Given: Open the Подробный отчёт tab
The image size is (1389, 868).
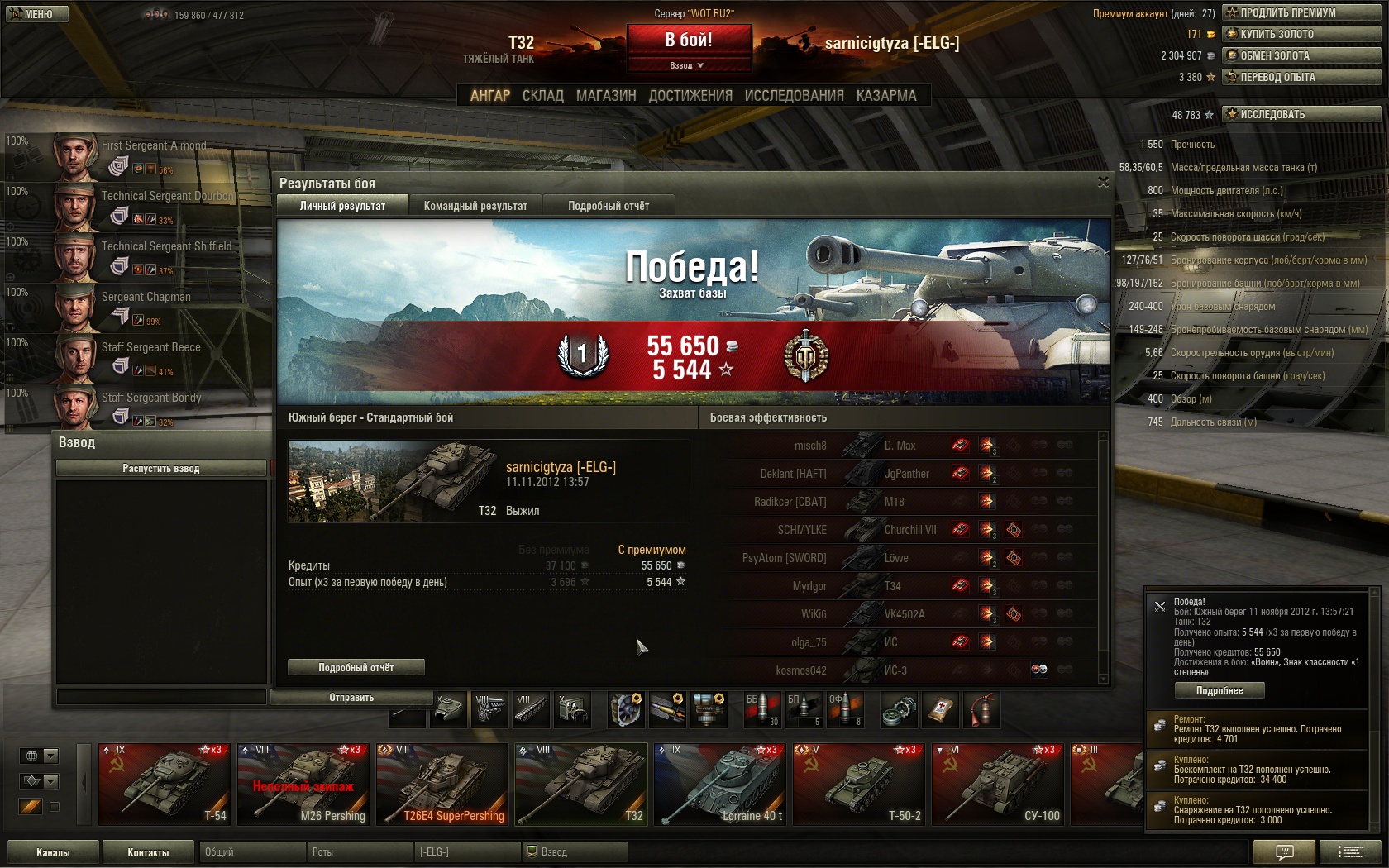Looking at the screenshot, I should pyautogui.click(x=609, y=206).
